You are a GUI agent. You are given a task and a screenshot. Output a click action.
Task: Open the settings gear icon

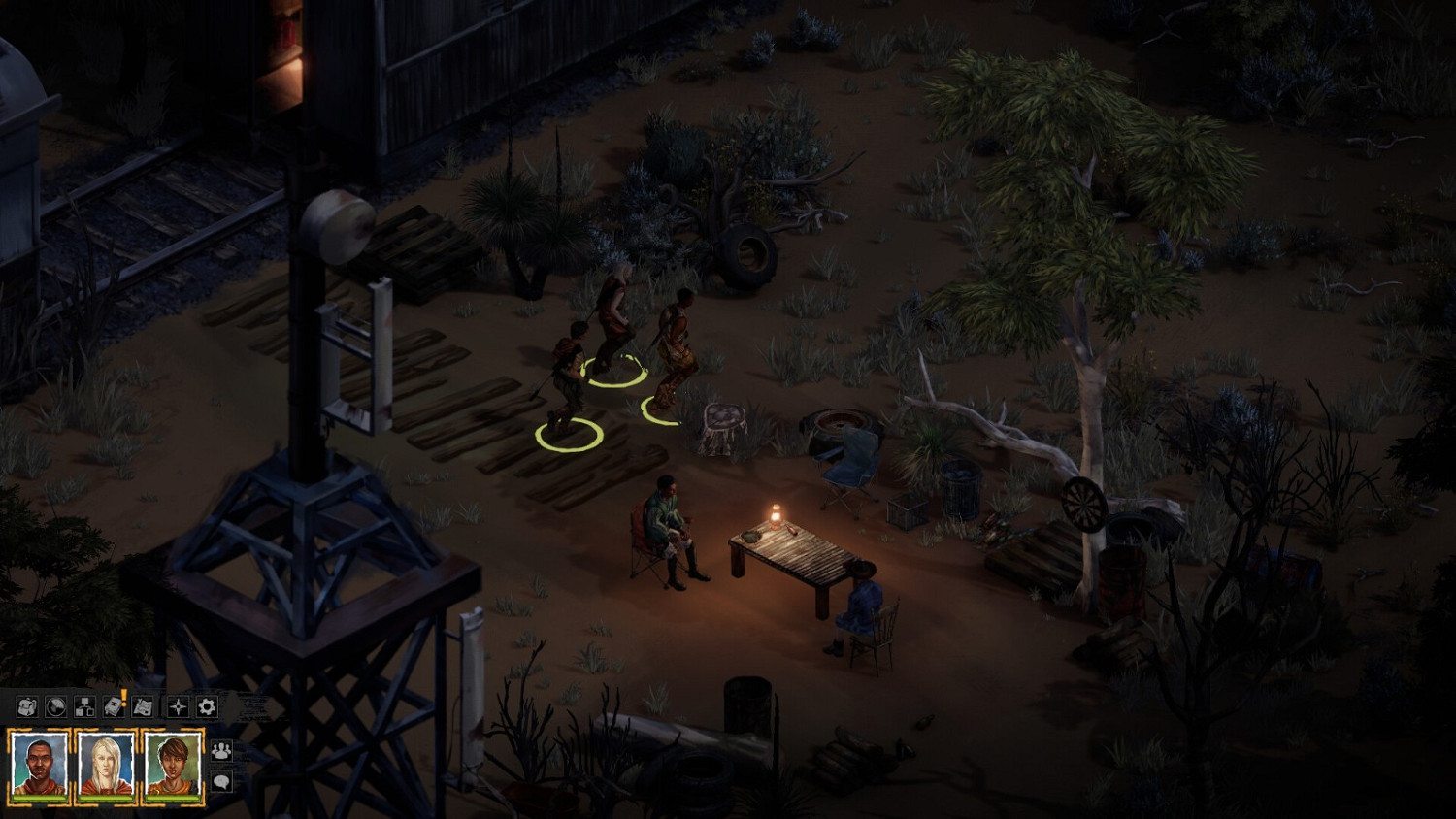pyautogui.click(x=206, y=707)
